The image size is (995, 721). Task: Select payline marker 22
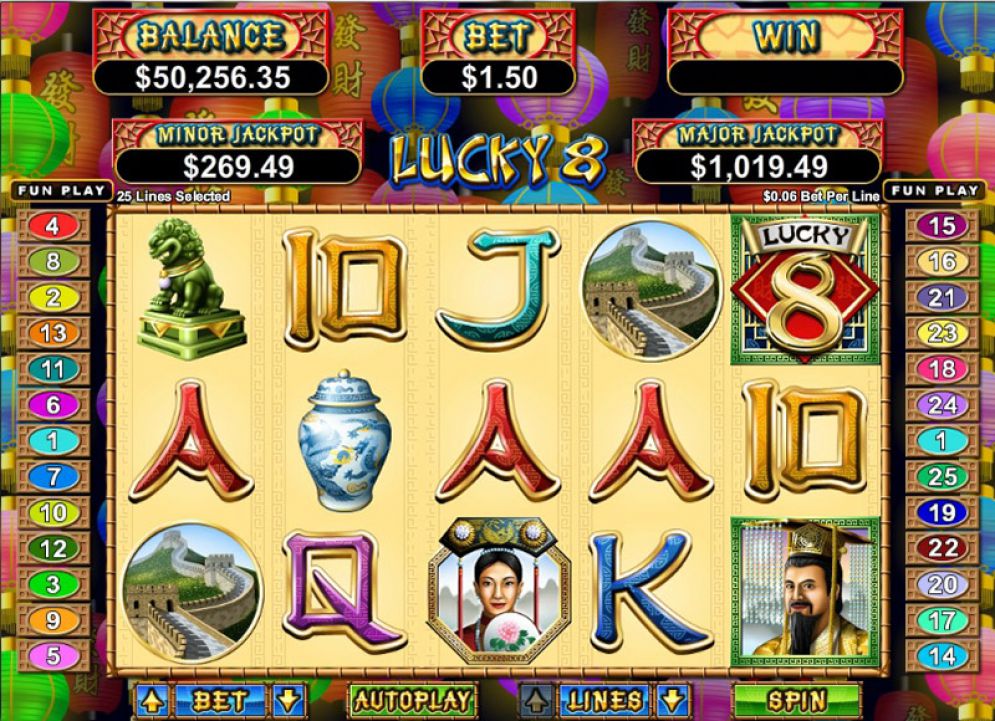[x=941, y=548]
